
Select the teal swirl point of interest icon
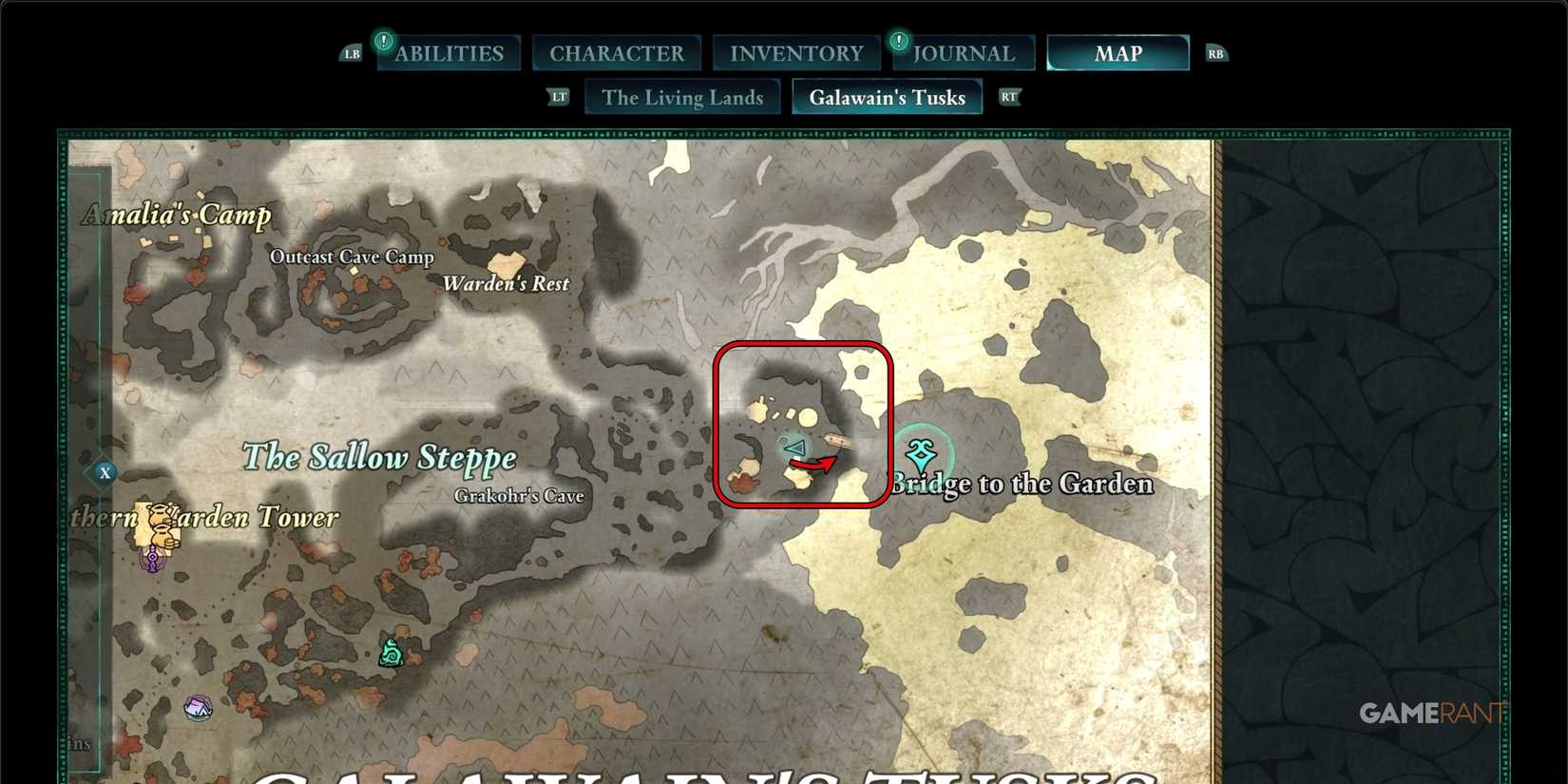pyautogui.click(x=391, y=654)
